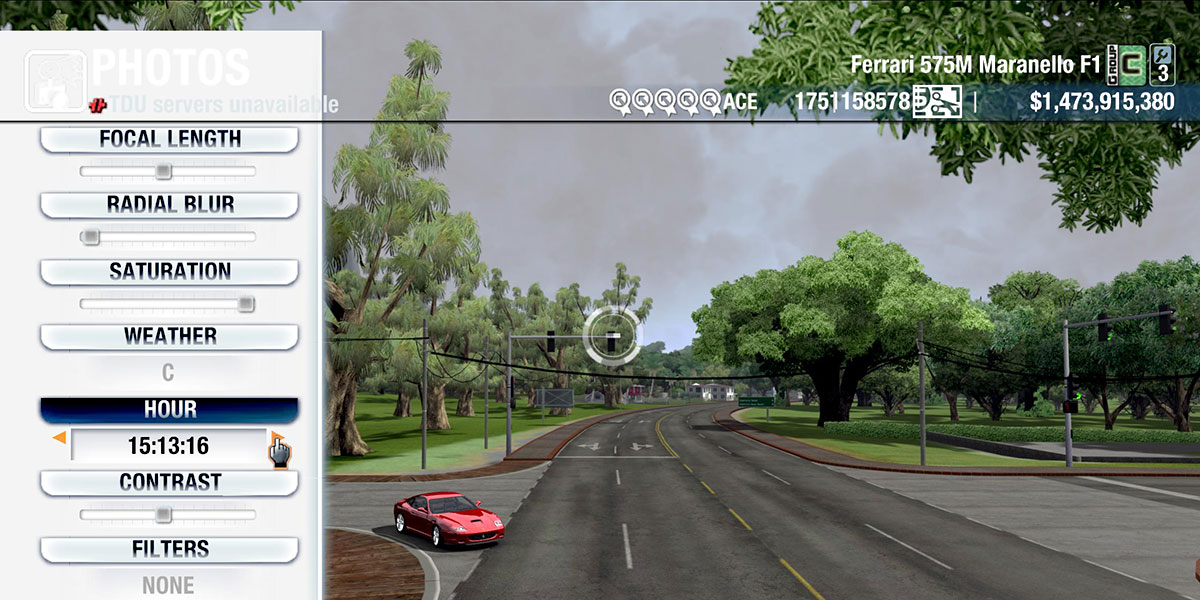This screenshot has width=1200, height=600.
Task: Choose the Contrast option
Action: coord(169,483)
